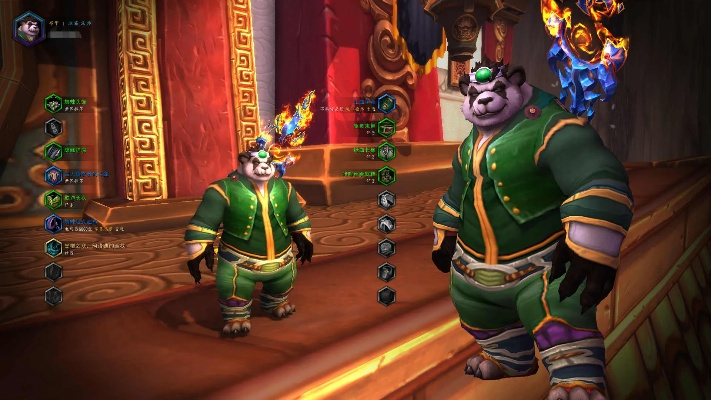Screen dimensions: 711x400
Task: Select the green feet (boots) slot
Action: 386,176
